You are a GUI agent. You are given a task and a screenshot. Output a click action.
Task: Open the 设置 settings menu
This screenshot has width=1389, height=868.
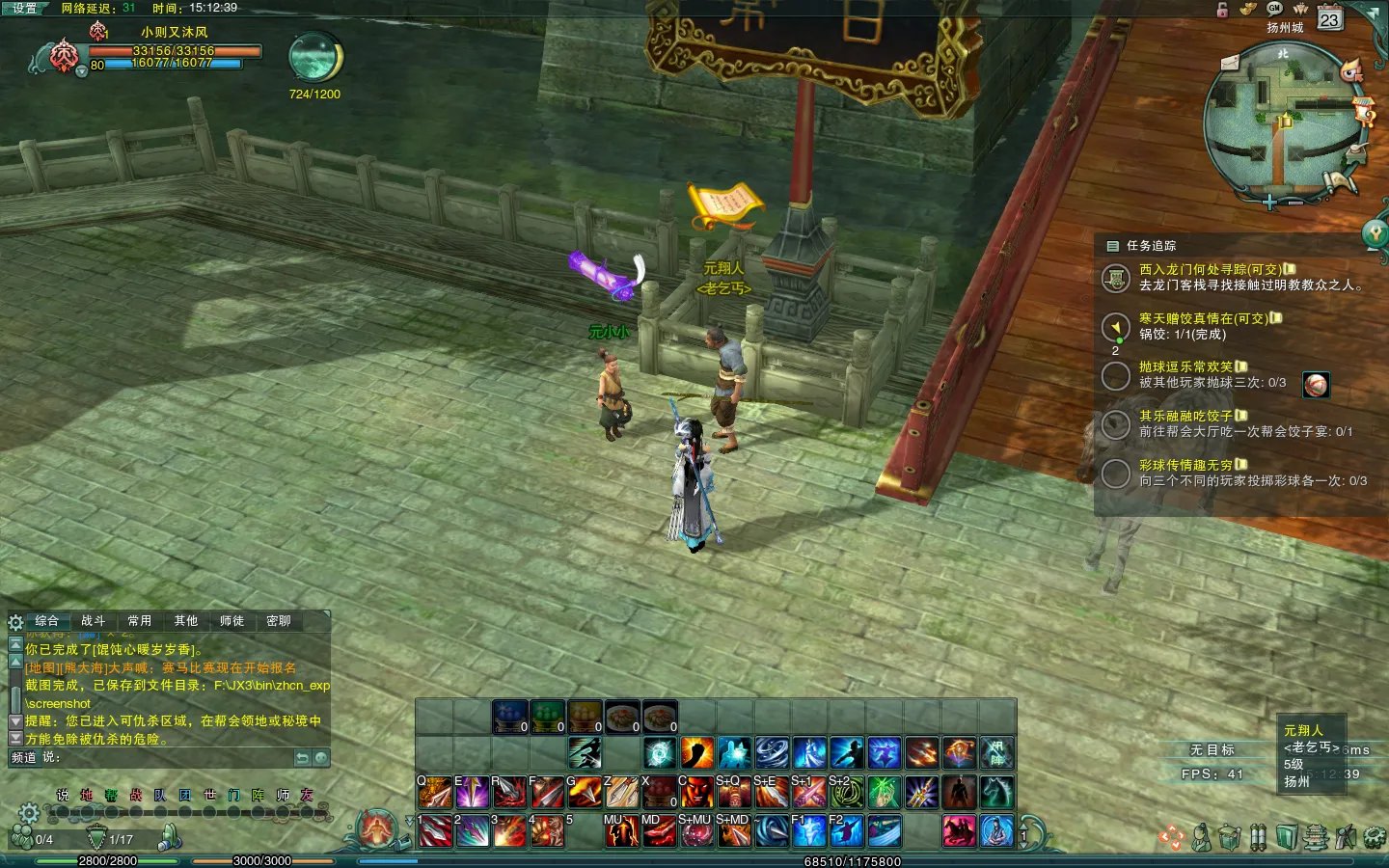(24, 8)
